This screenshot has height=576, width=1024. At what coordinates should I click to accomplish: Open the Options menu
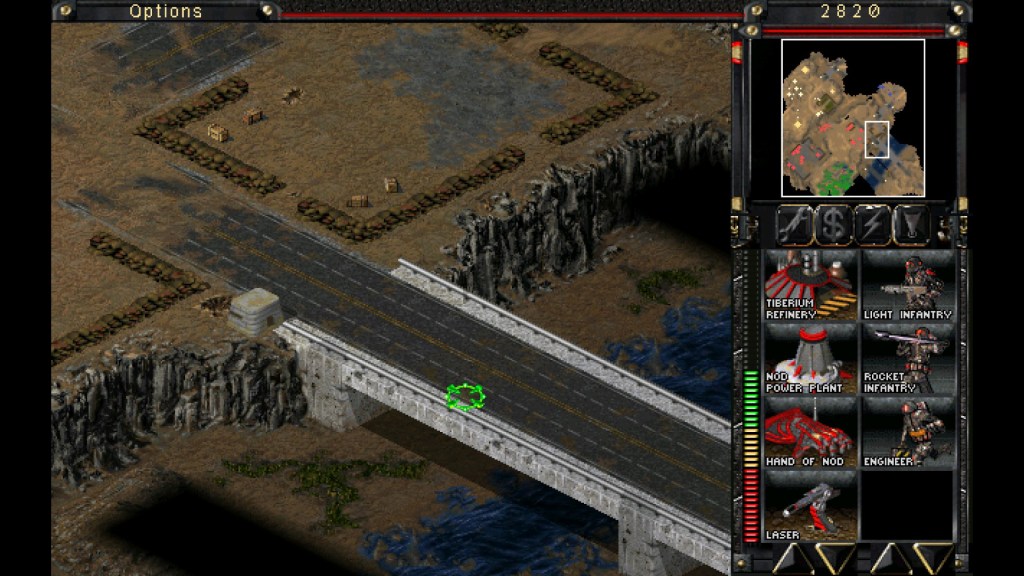point(166,11)
